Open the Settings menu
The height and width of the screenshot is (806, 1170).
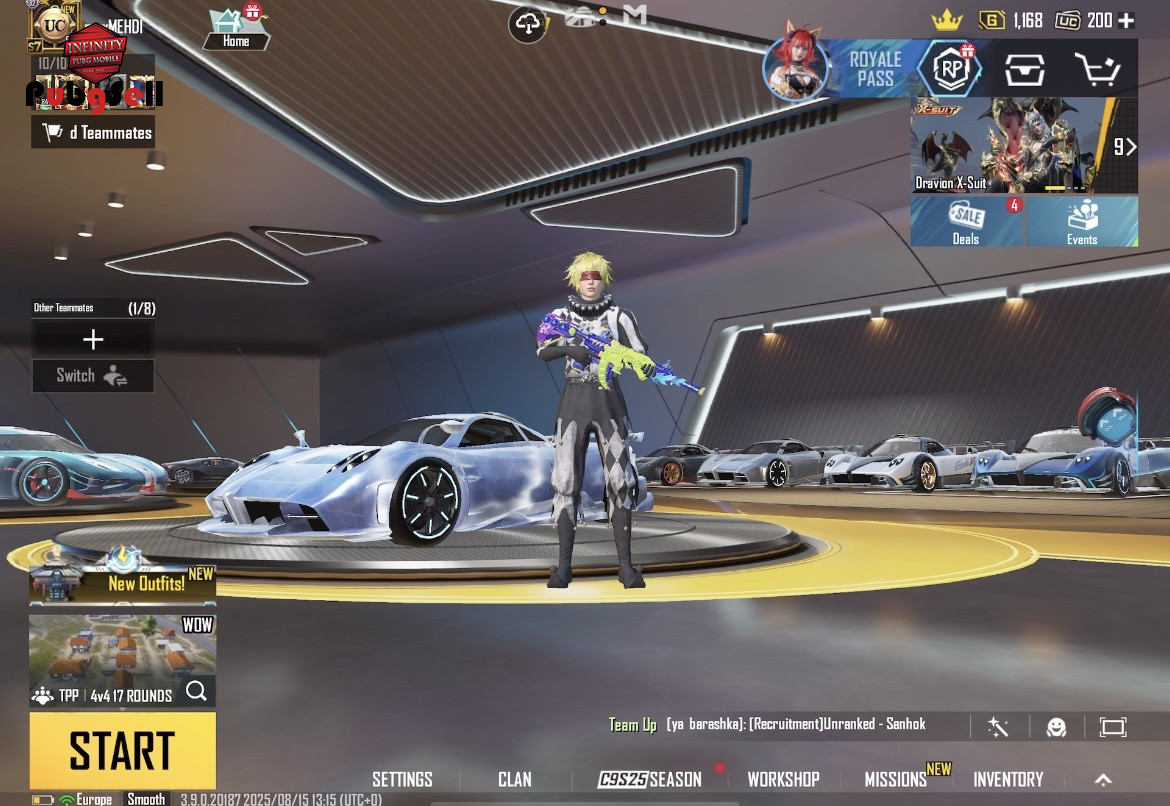[402, 780]
